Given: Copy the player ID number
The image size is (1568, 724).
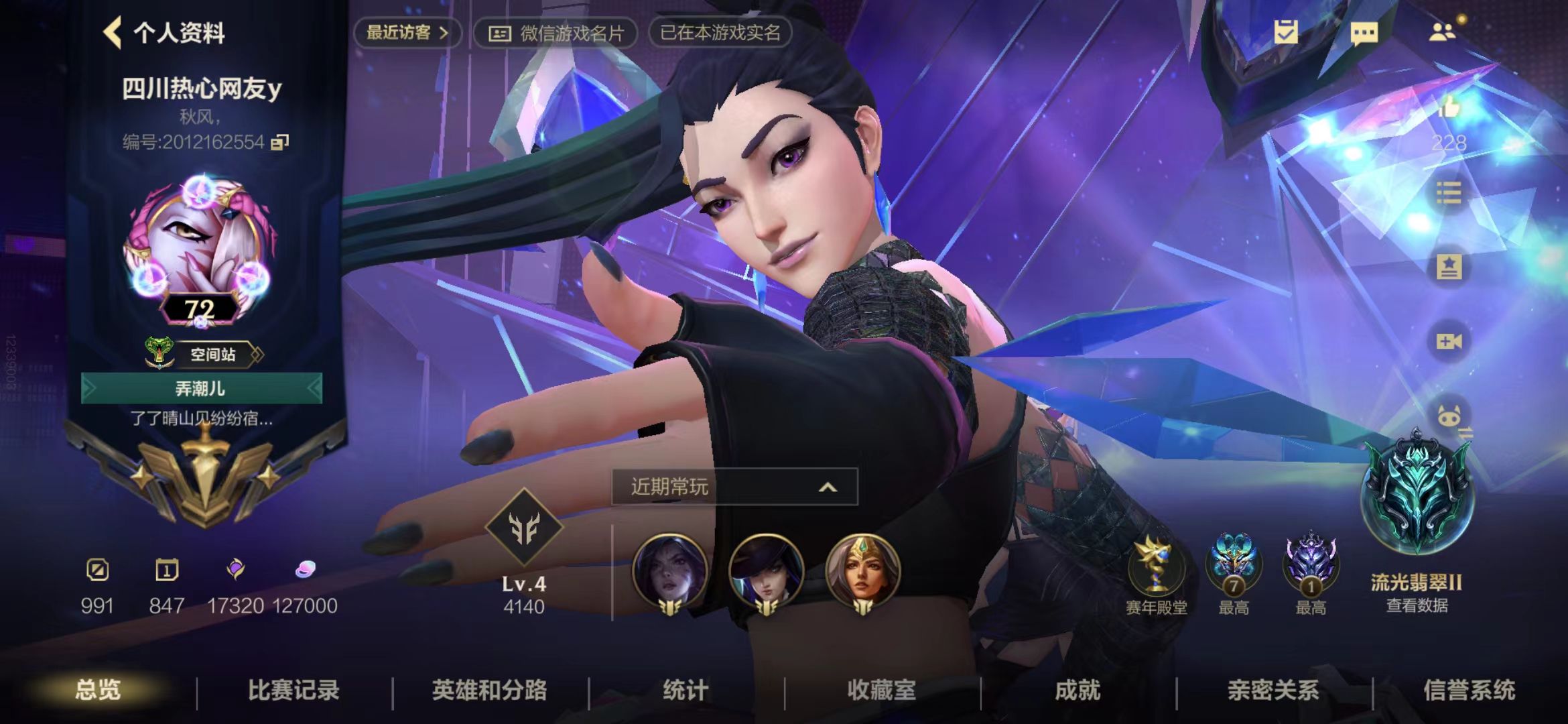Looking at the screenshot, I should tap(279, 142).
